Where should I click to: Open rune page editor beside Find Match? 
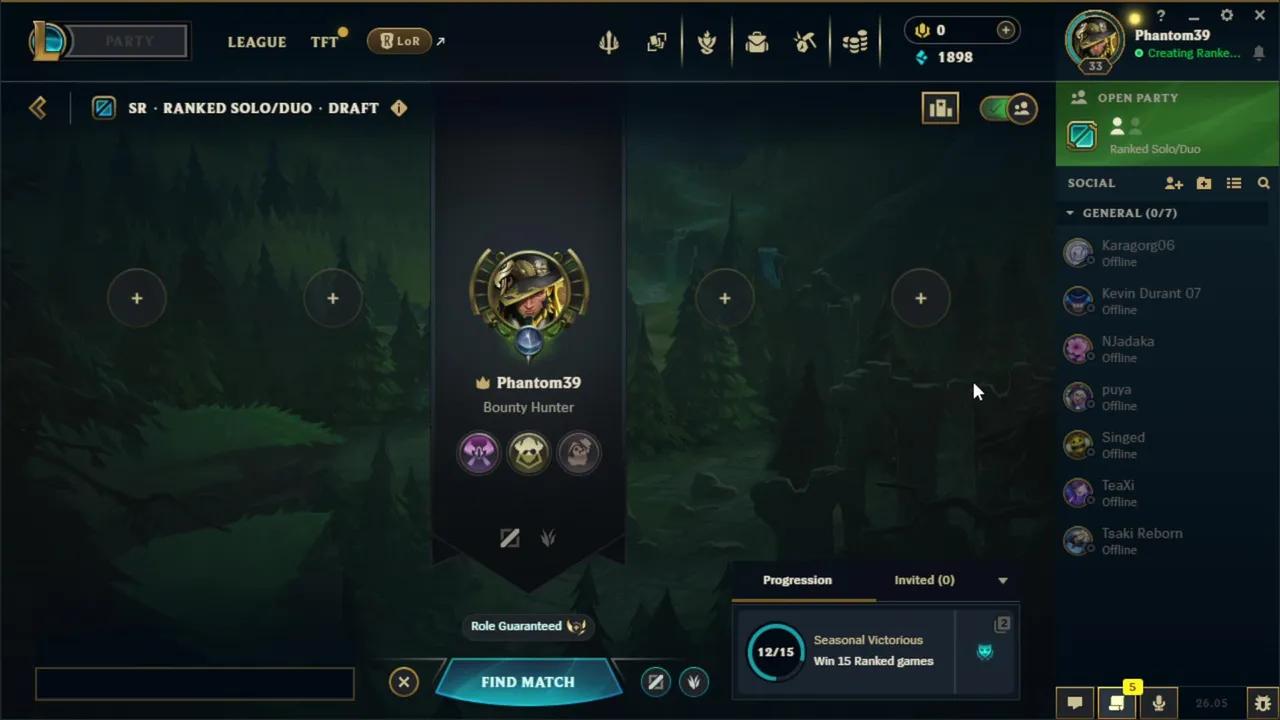(x=656, y=681)
